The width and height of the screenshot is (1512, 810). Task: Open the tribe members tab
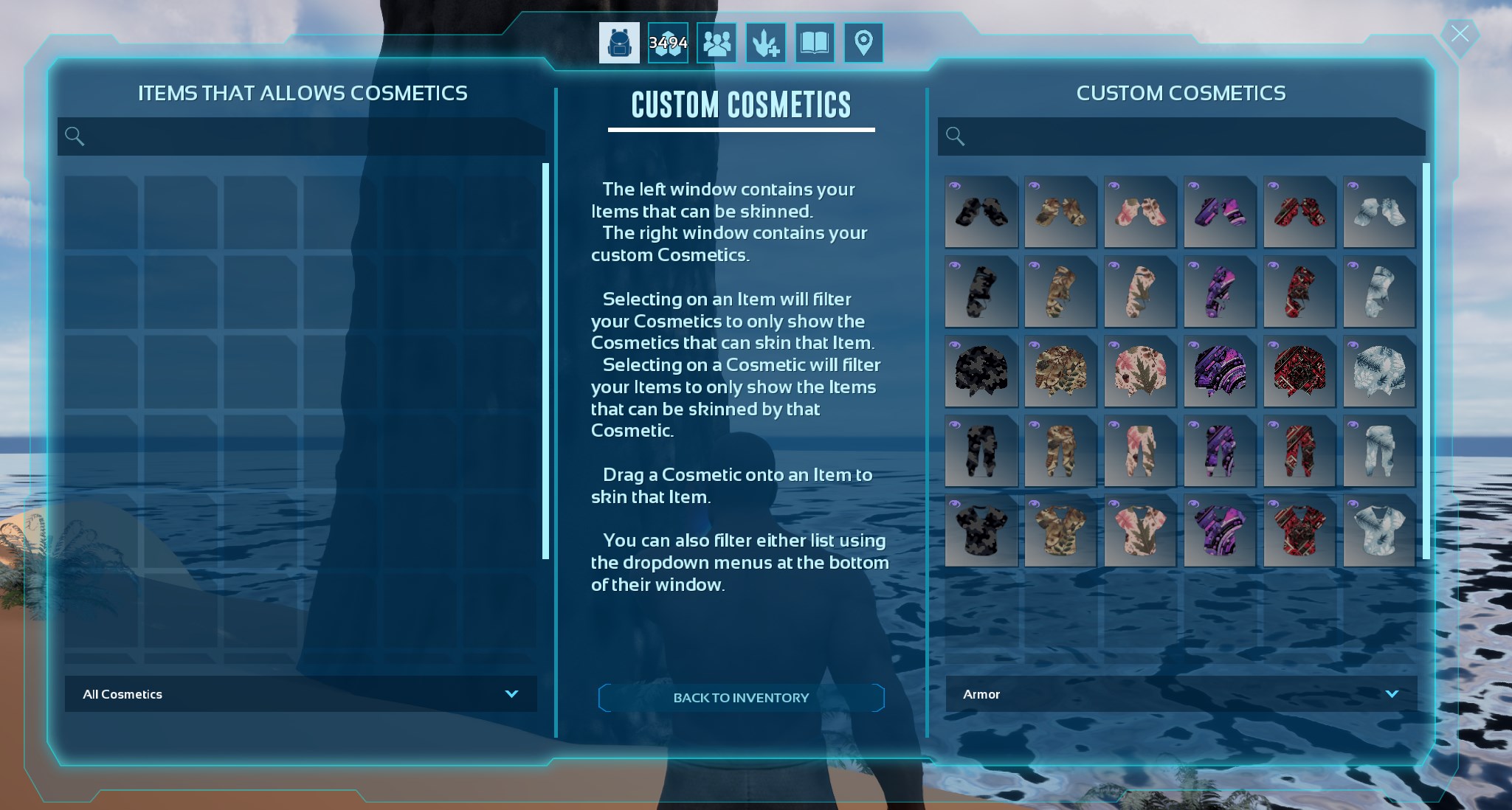[717, 43]
